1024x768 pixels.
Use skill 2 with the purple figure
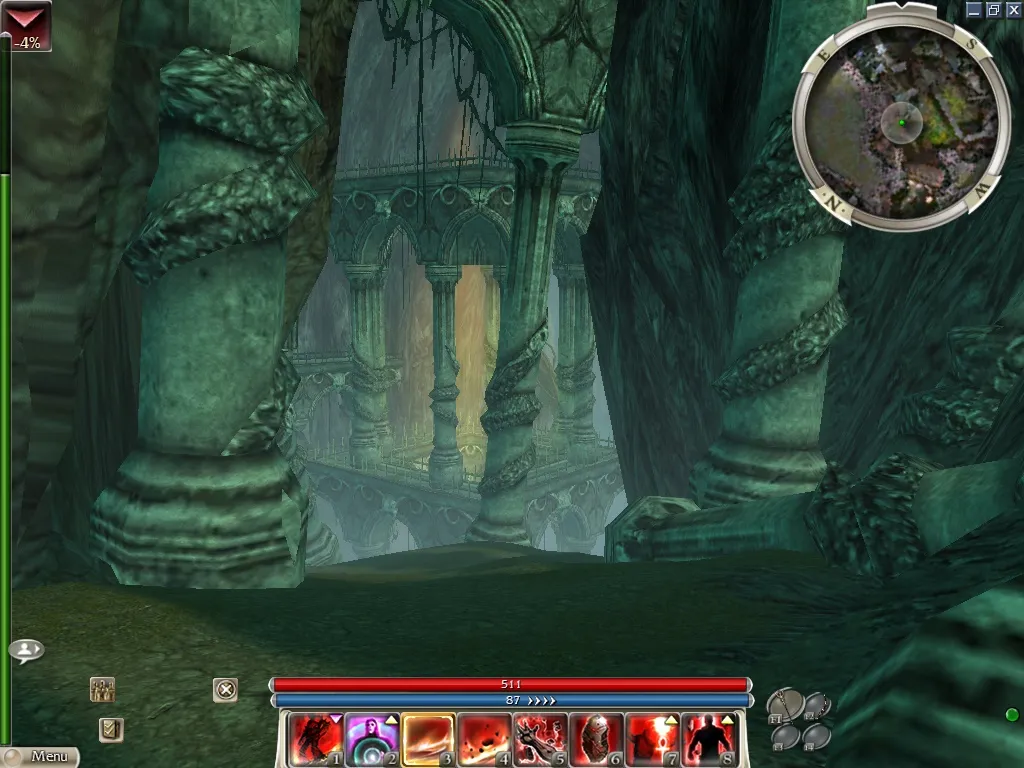(x=372, y=739)
